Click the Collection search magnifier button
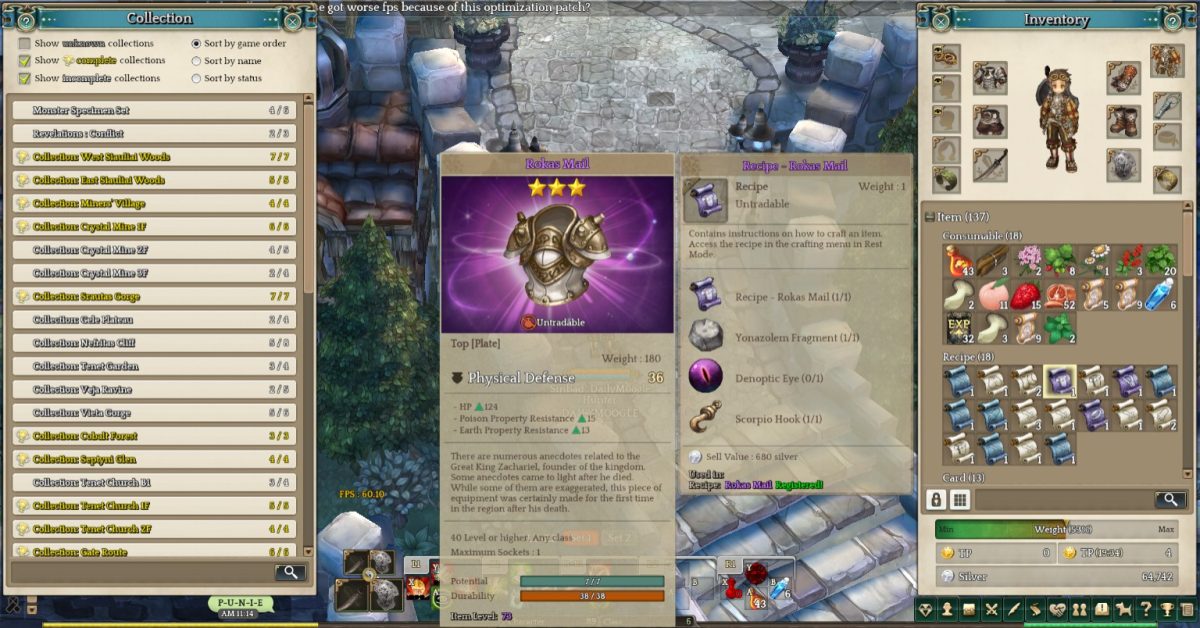 (289, 572)
